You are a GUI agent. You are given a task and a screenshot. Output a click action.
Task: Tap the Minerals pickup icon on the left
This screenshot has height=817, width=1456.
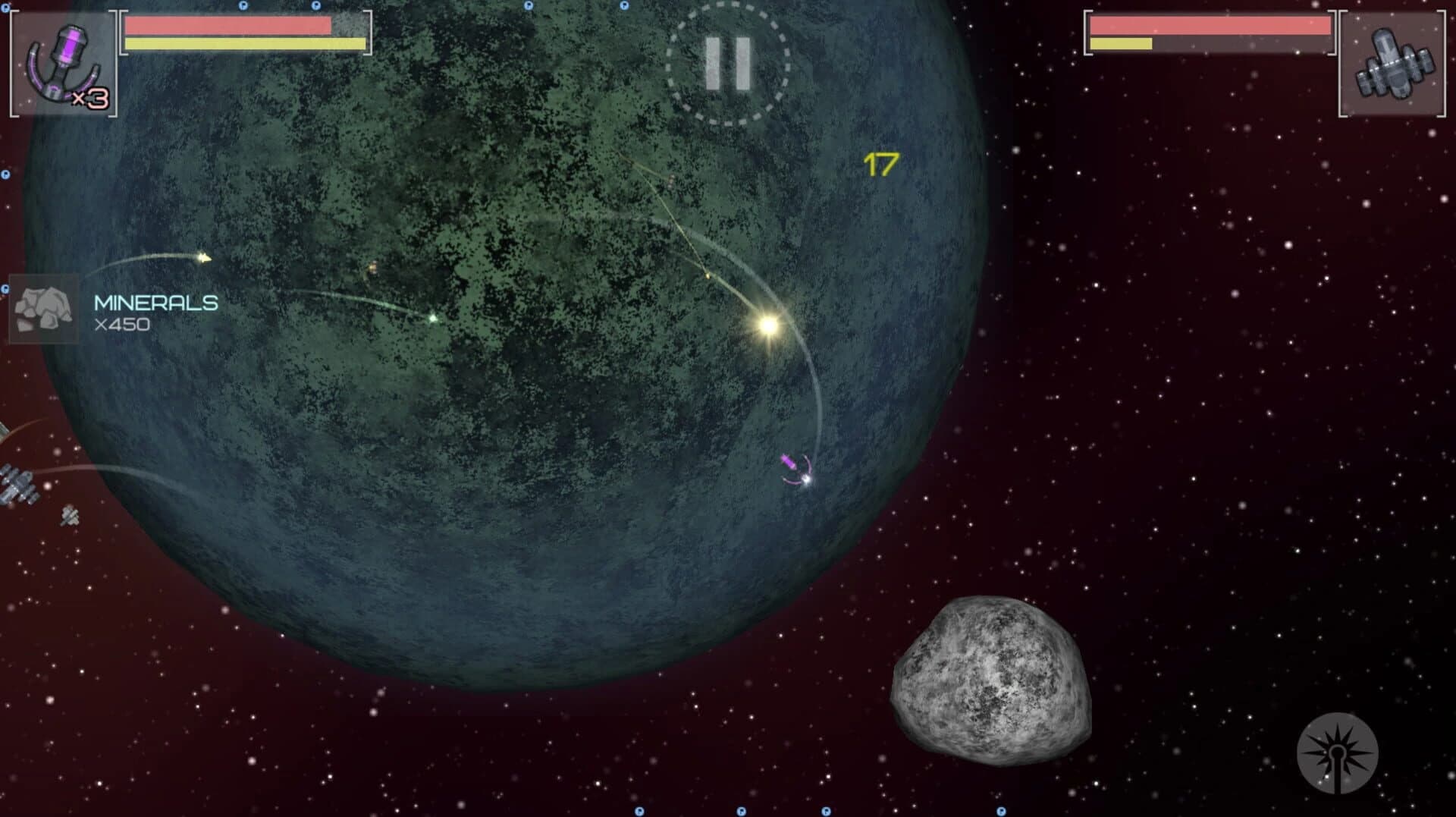click(42, 311)
